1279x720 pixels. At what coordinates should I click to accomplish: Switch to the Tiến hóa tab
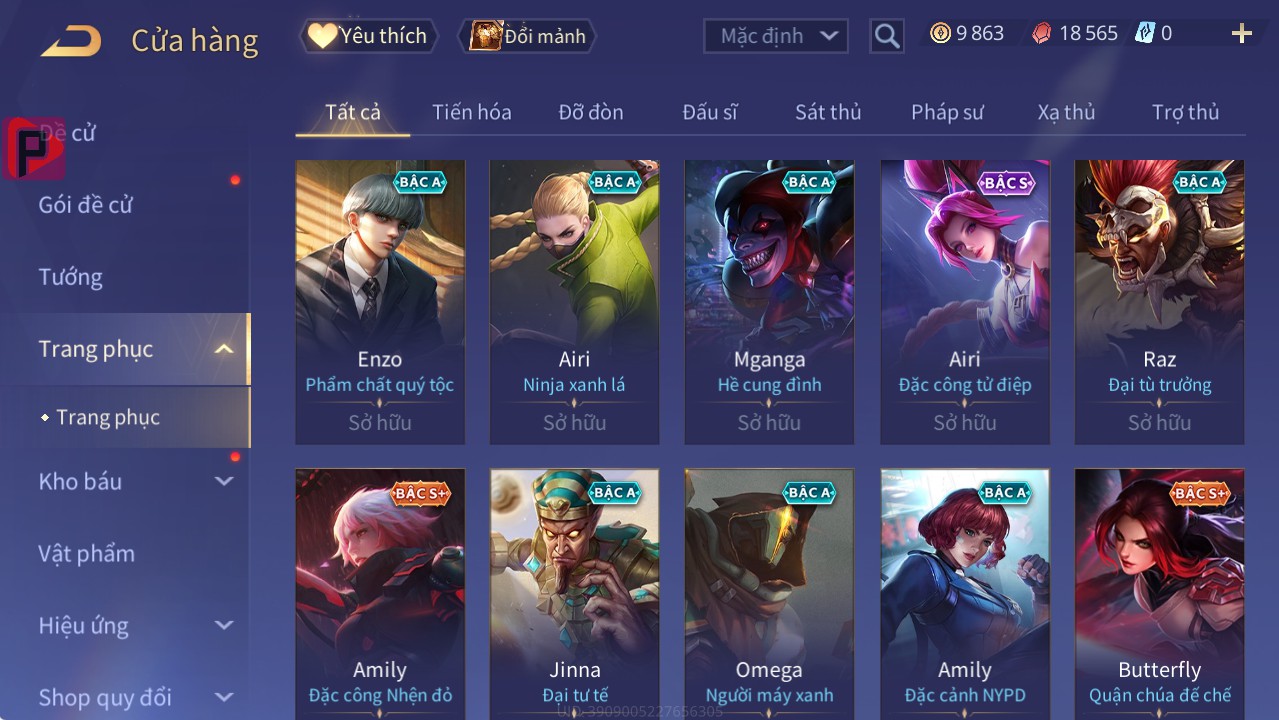click(x=471, y=112)
